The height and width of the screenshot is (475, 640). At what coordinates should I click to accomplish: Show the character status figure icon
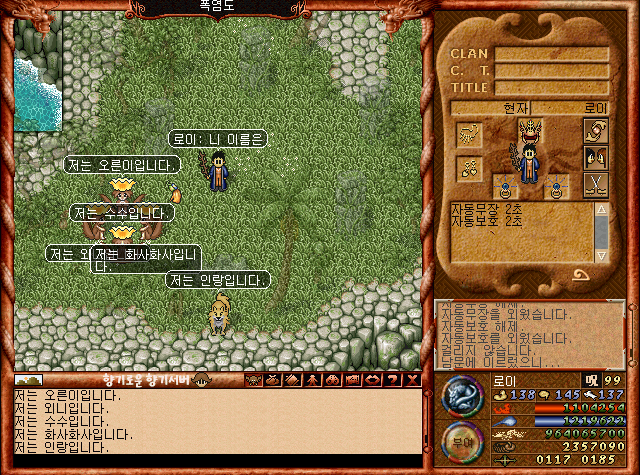pos(311,380)
